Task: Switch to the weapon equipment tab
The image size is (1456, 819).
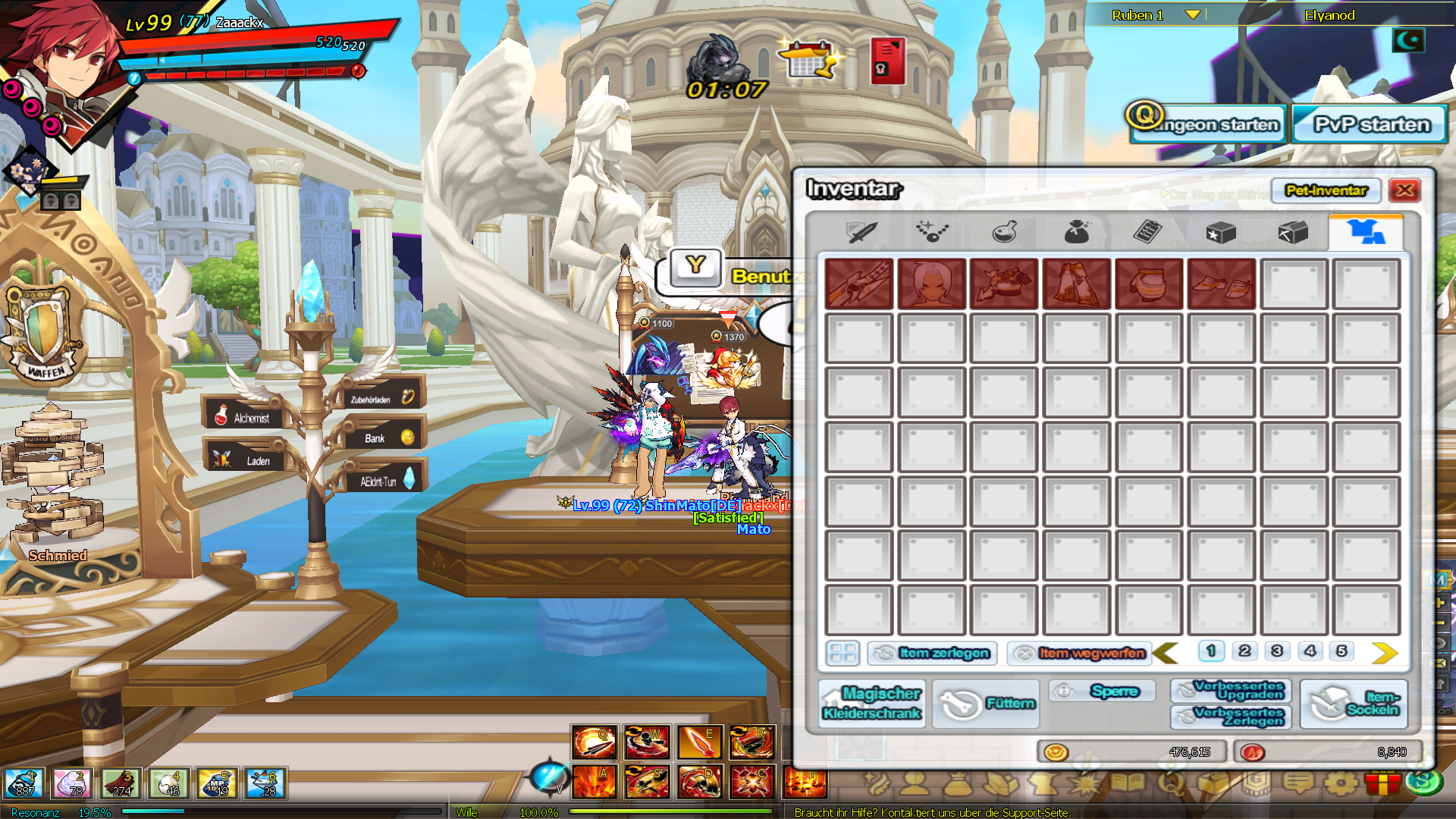Action: click(861, 232)
